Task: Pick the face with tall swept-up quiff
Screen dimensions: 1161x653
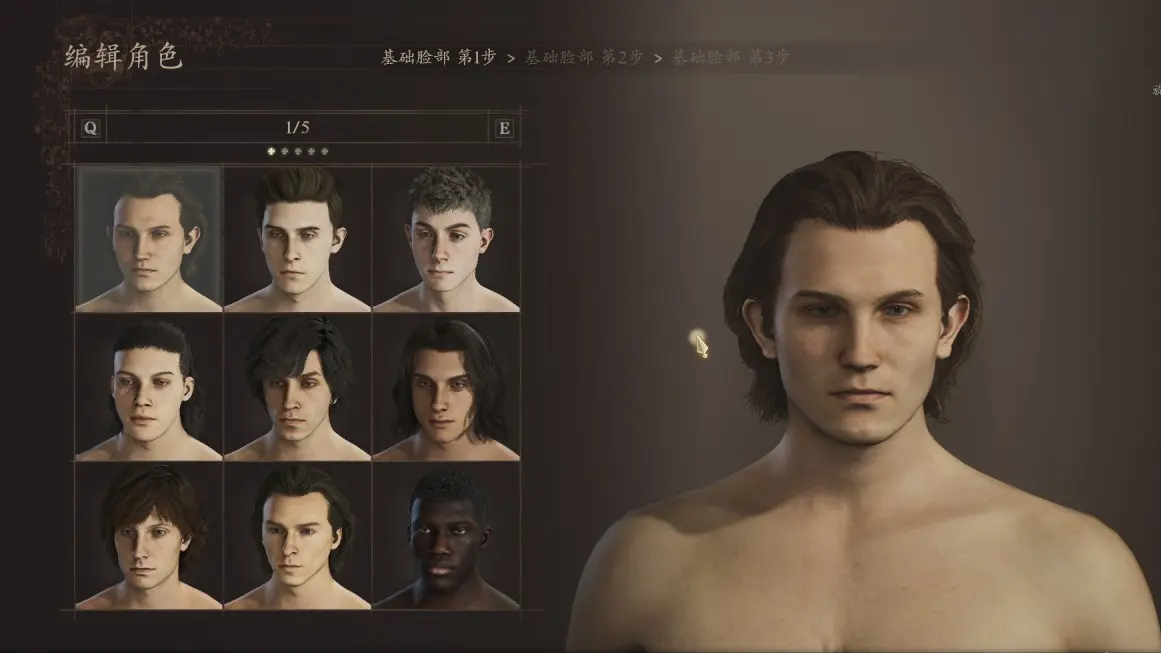Action: [298, 239]
